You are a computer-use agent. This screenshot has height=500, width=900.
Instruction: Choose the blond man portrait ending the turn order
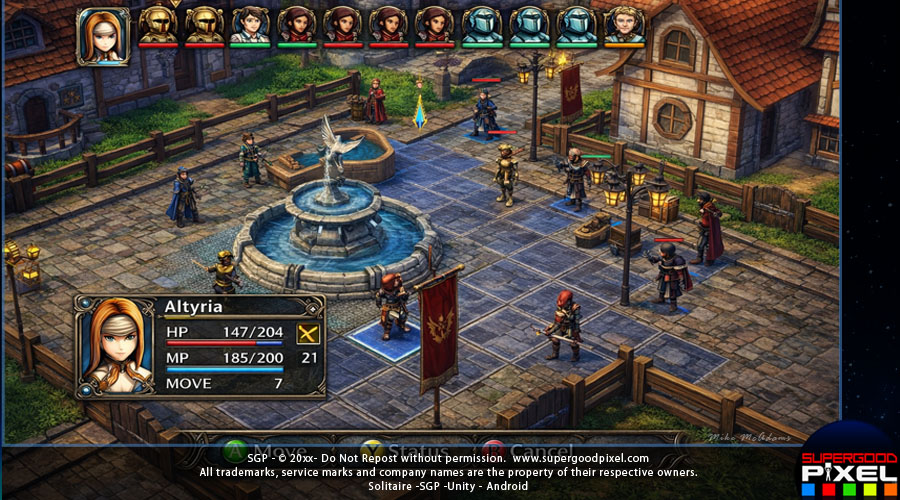pos(624,25)
